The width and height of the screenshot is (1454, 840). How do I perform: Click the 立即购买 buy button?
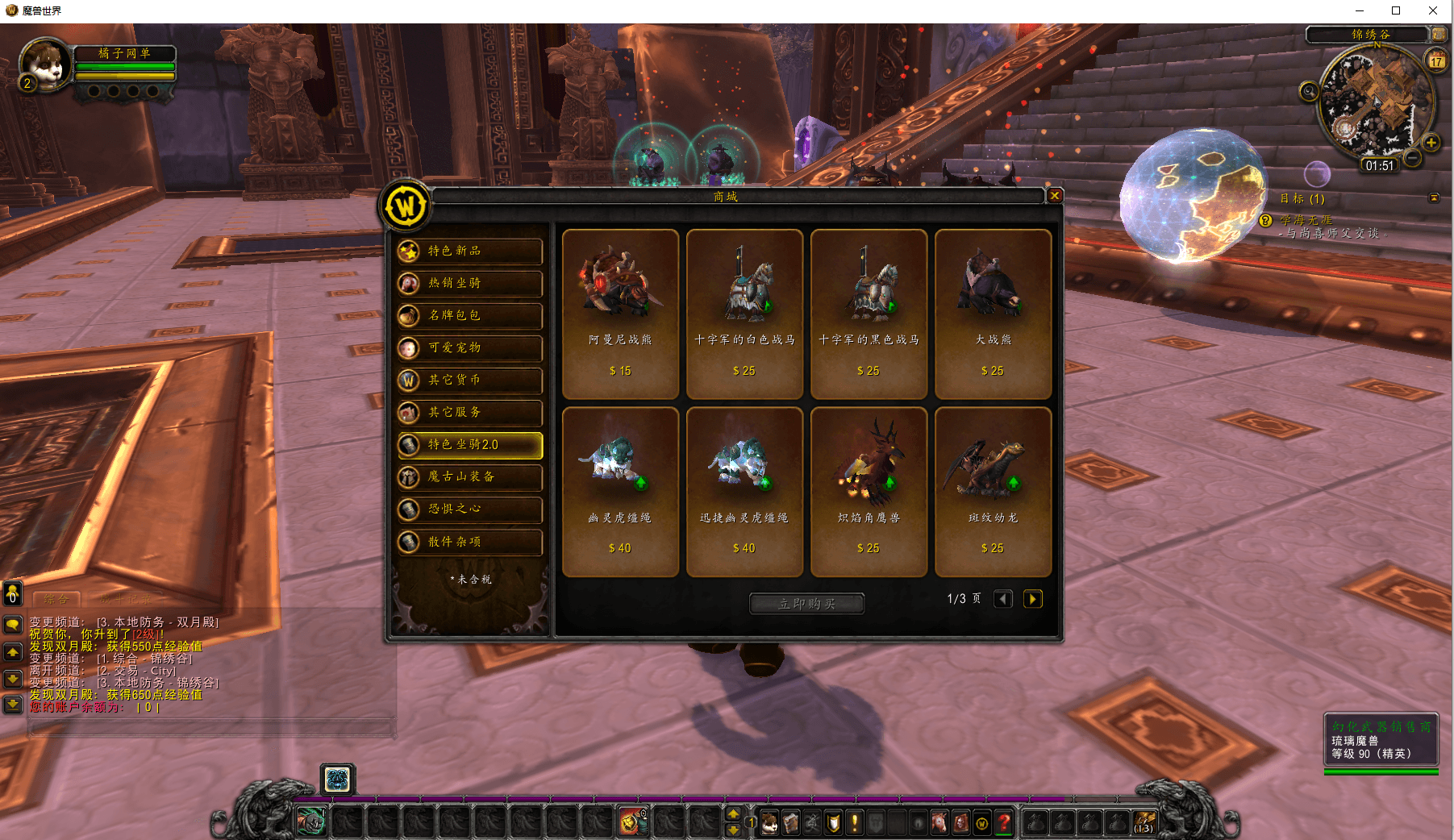(x=806, y=604)
